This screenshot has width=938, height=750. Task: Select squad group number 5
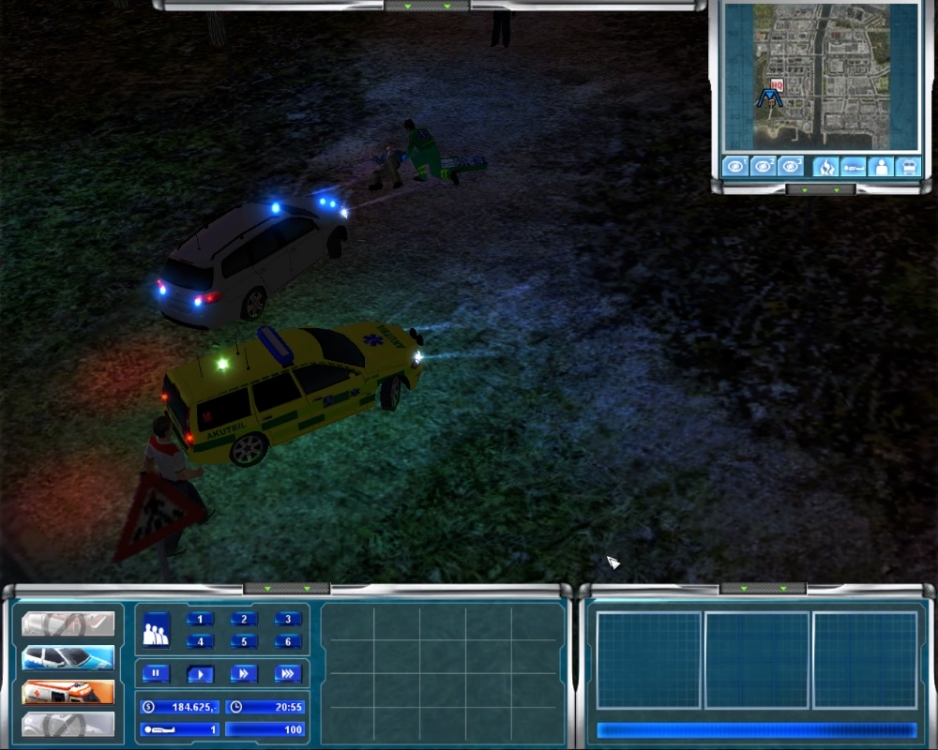point(244,642)
